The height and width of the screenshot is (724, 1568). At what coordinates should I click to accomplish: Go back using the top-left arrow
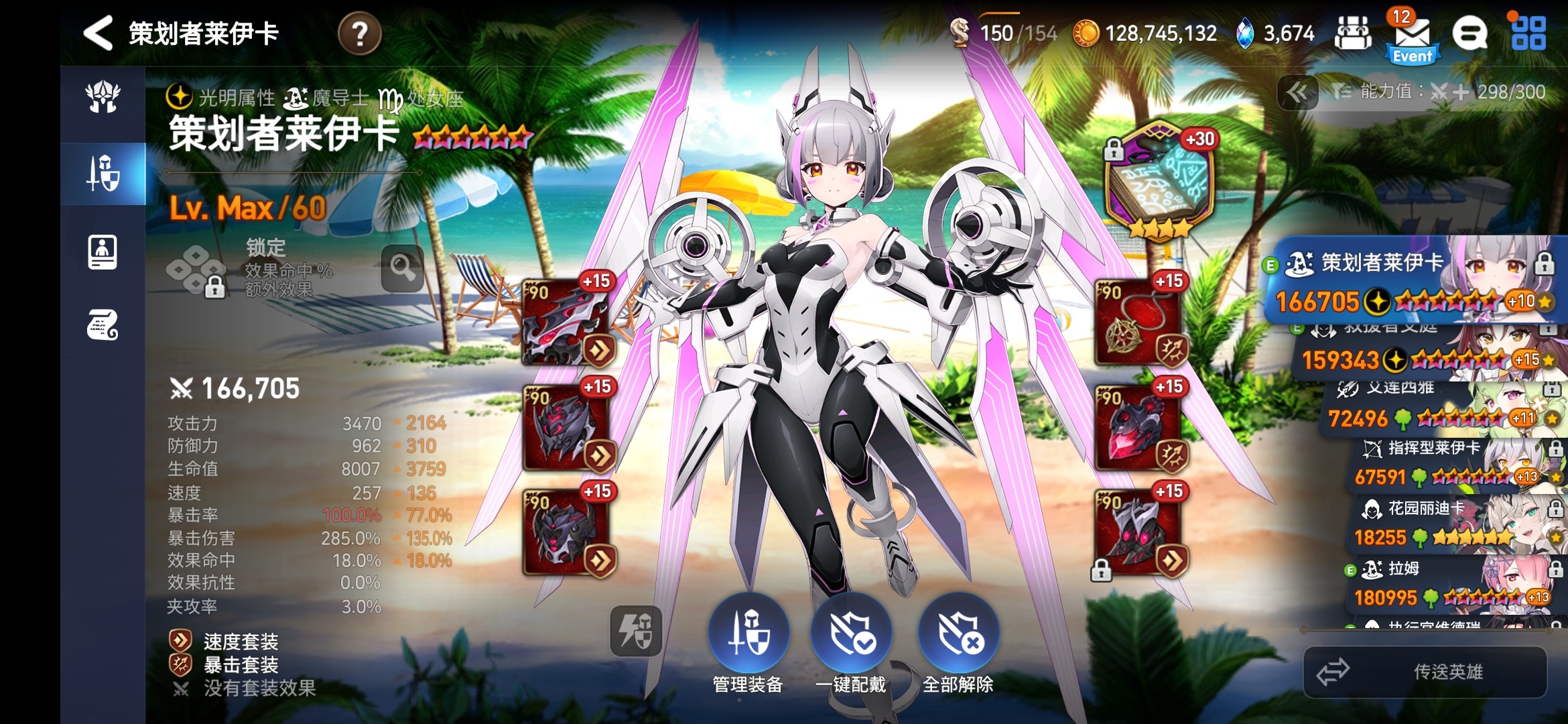point(99,34)
